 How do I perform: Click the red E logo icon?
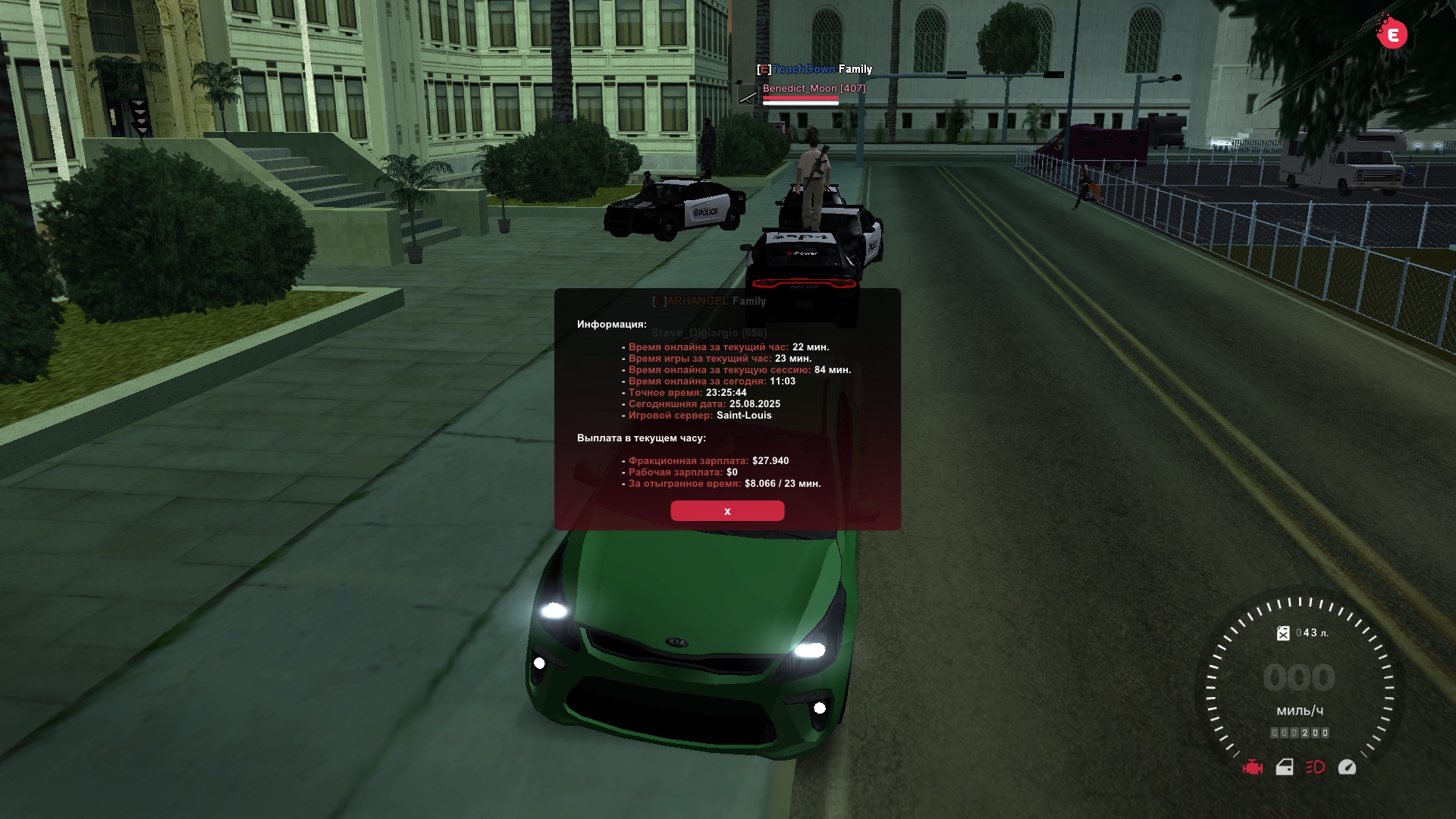point(1392,34)
